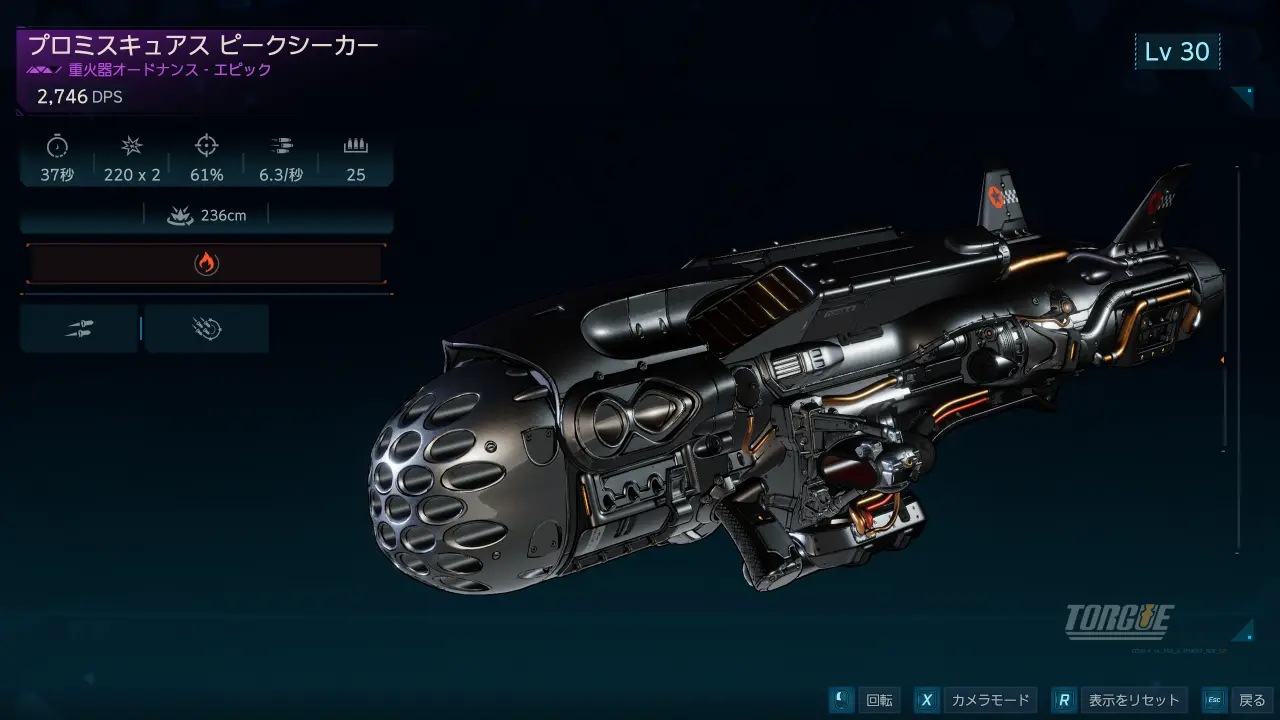The image size is (1280, 720).
Task: Select the circling homing missiles perk tile
Action: [x=207, y=329]
